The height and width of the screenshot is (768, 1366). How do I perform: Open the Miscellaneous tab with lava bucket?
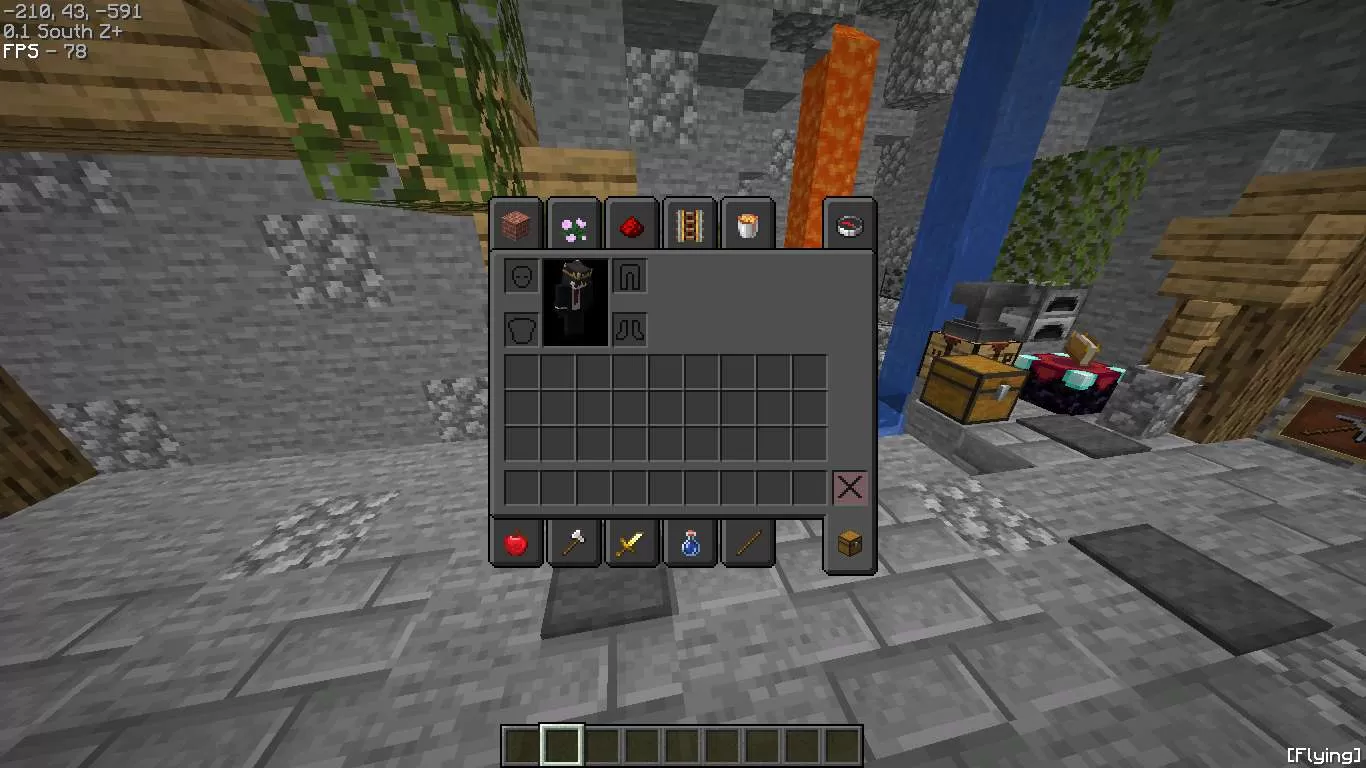pyautogui.click(x=748, y=224)
